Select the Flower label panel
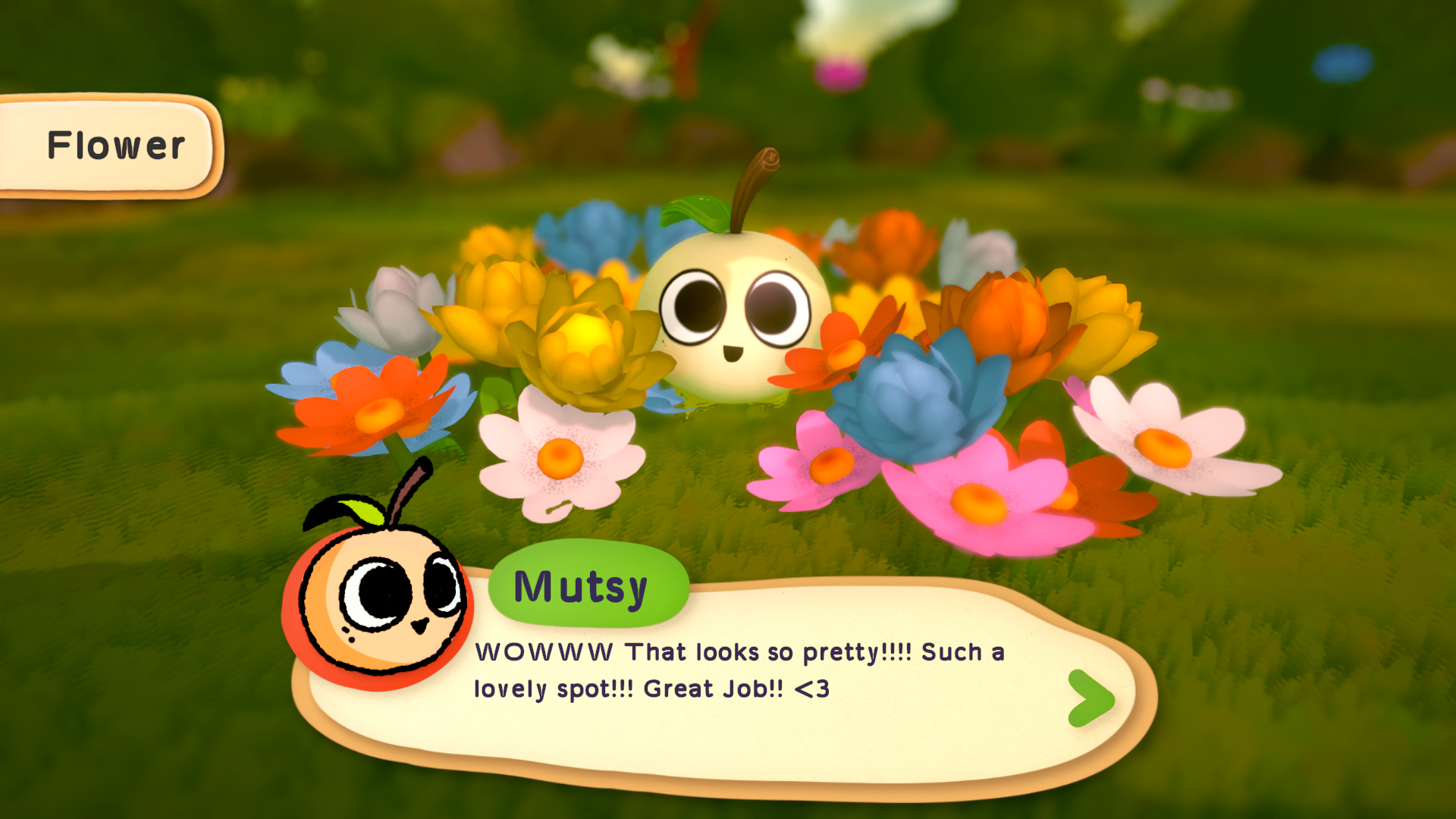The image size is (1456, 819). tap(110, 146)
